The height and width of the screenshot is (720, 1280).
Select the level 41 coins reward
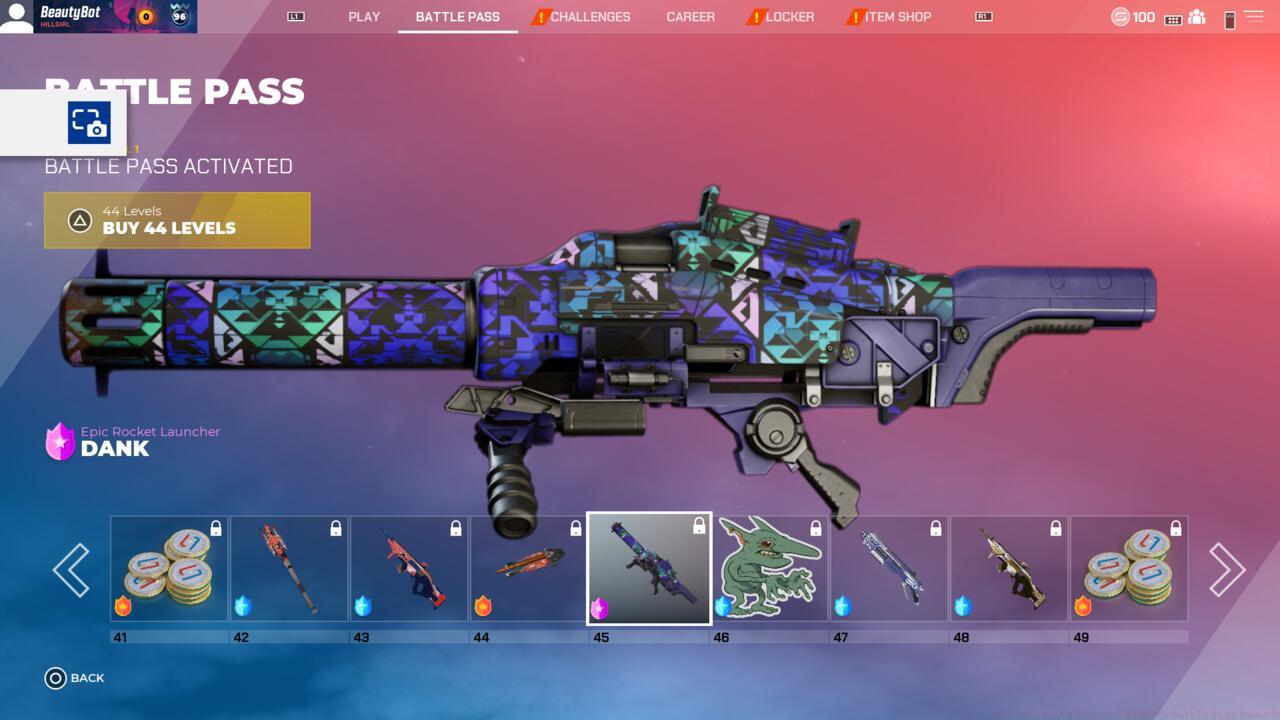[169, 569]
